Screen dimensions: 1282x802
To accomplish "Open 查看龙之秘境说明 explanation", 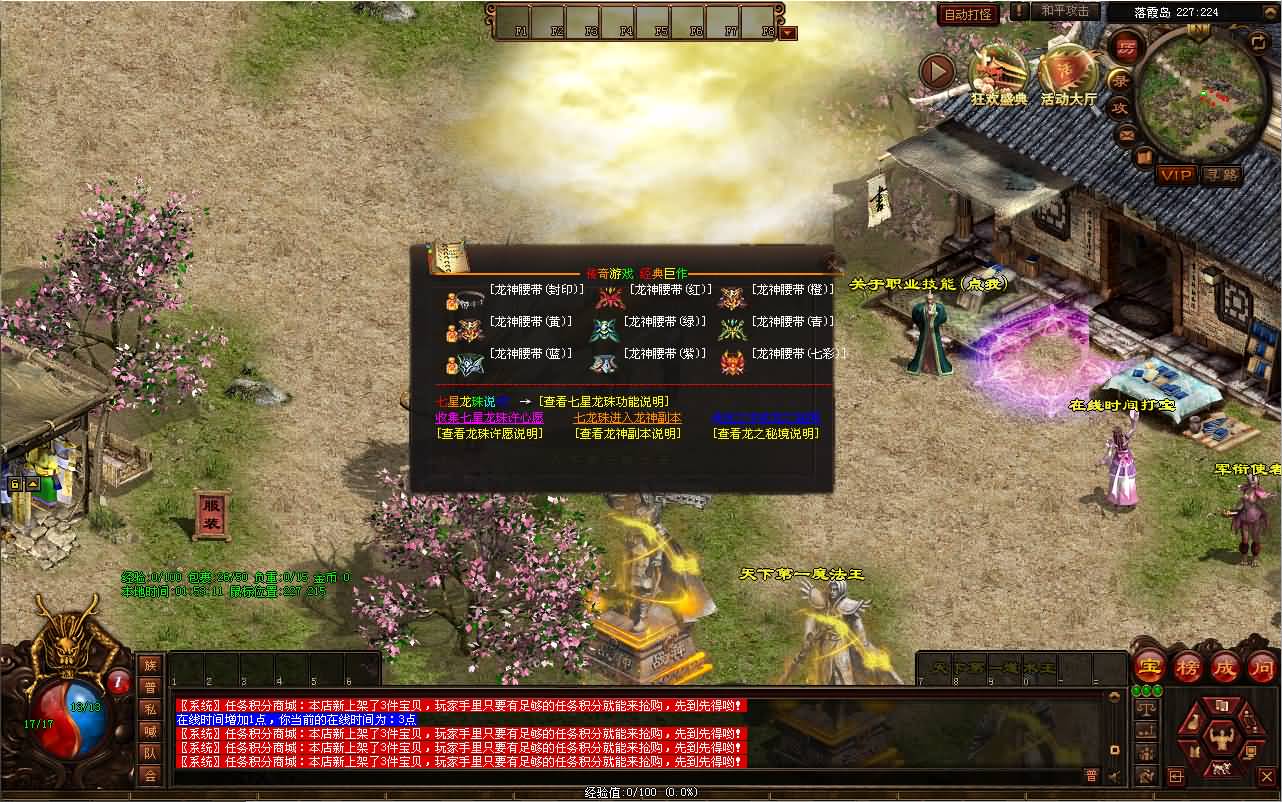I will coord(765,434).
